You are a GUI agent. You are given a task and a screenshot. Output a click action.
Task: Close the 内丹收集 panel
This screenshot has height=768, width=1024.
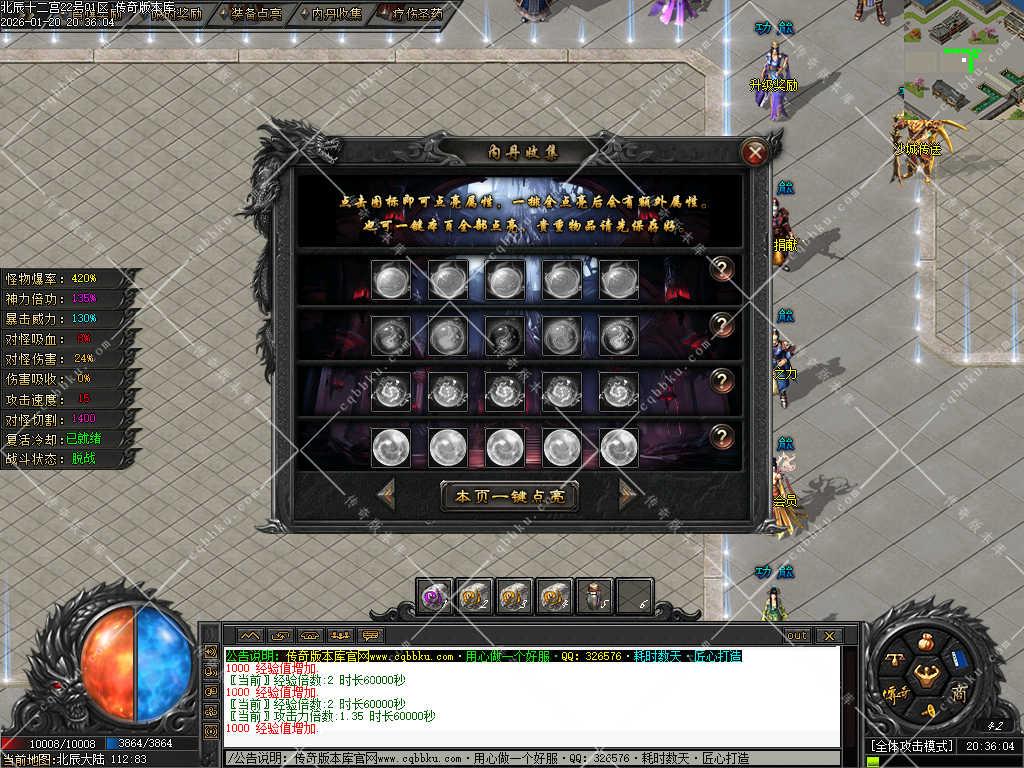756,153
